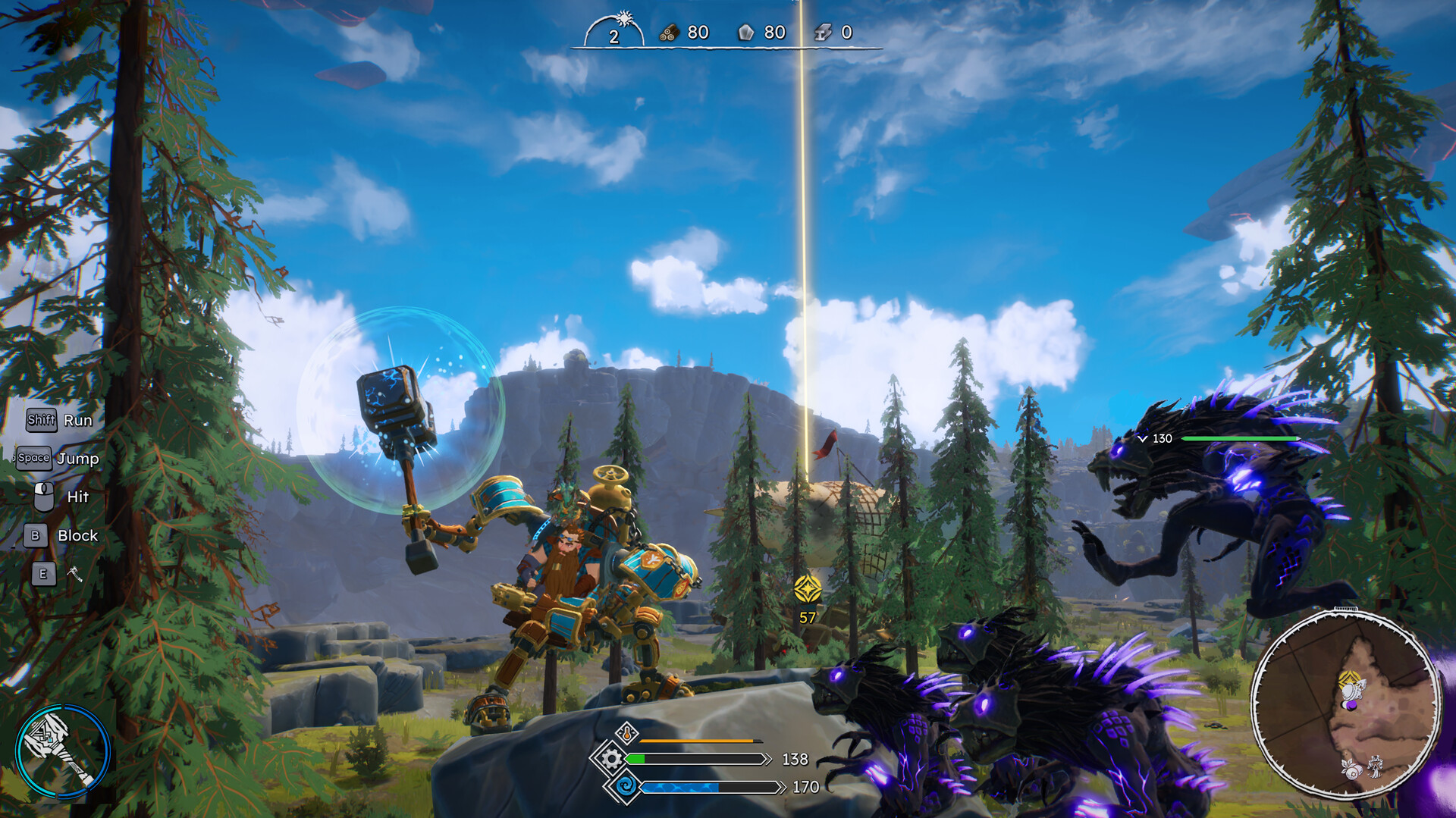Click the blue water swirl icon by the 170 bar

[x=626, y=786]
